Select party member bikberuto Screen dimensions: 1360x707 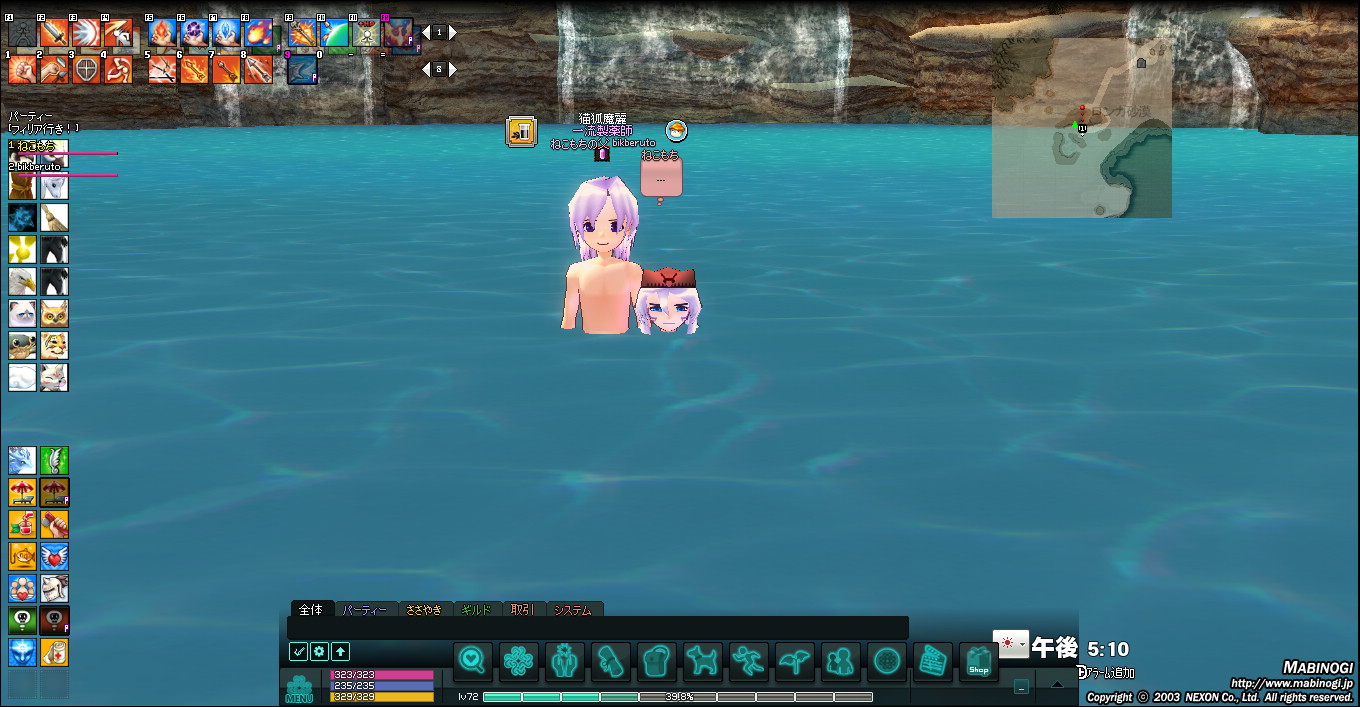coord(39,167)
